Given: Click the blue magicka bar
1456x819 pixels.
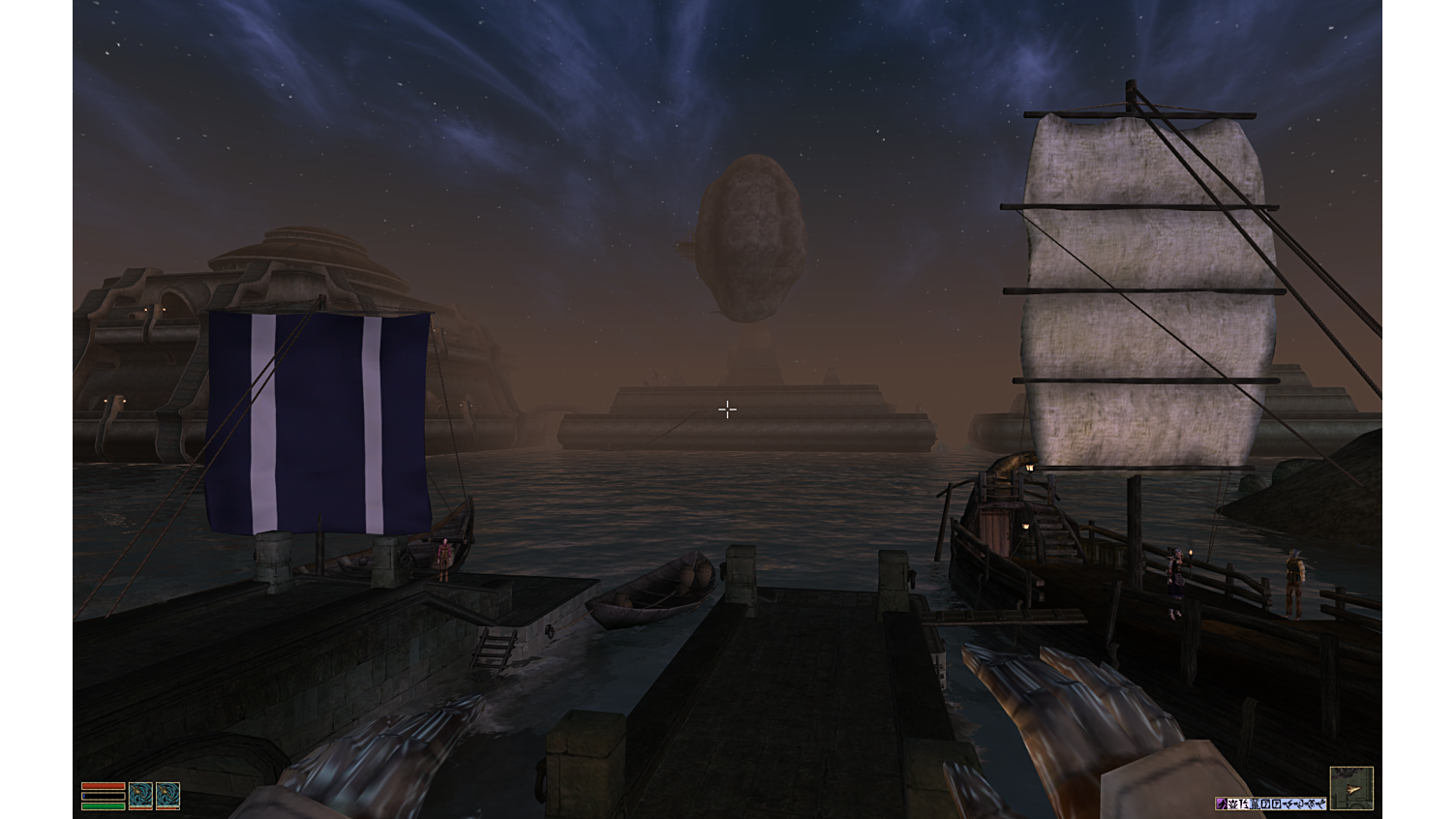Looking at the screenshot, I should (104, 797).
